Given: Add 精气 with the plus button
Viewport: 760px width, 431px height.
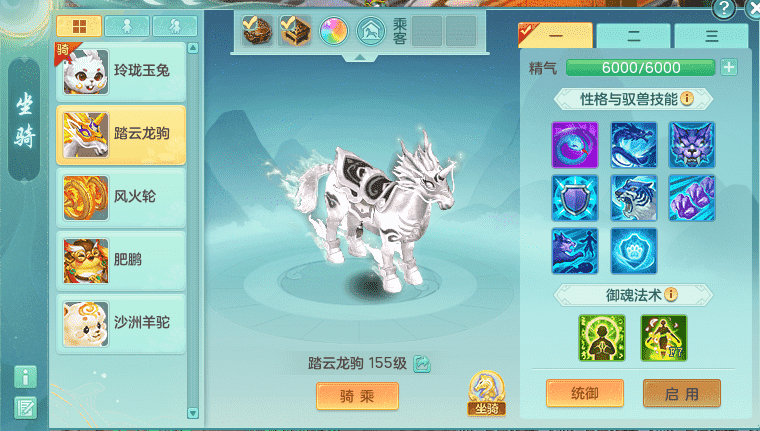Looking at the screenshot, I should [728, 68].
